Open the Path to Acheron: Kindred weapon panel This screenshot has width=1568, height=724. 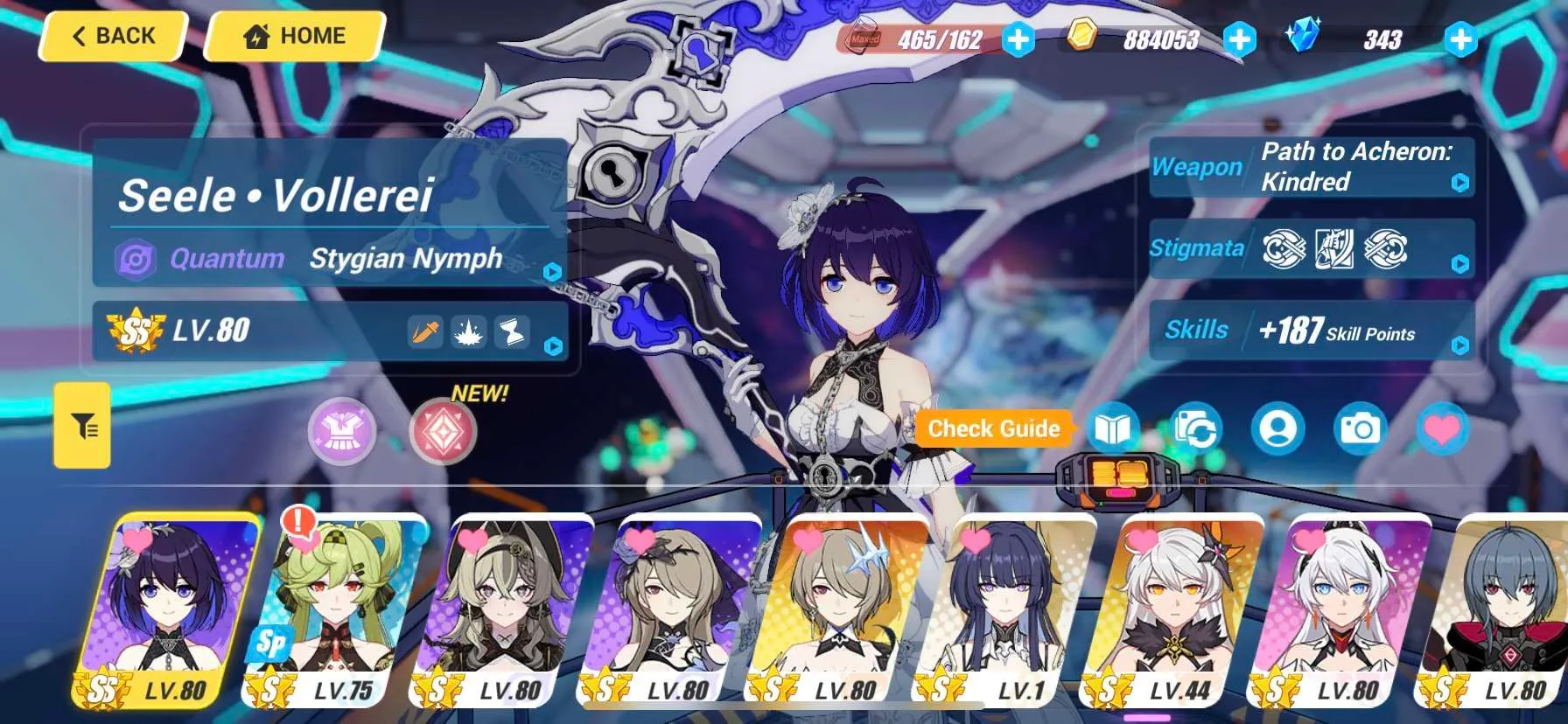tap(1311, 166)
